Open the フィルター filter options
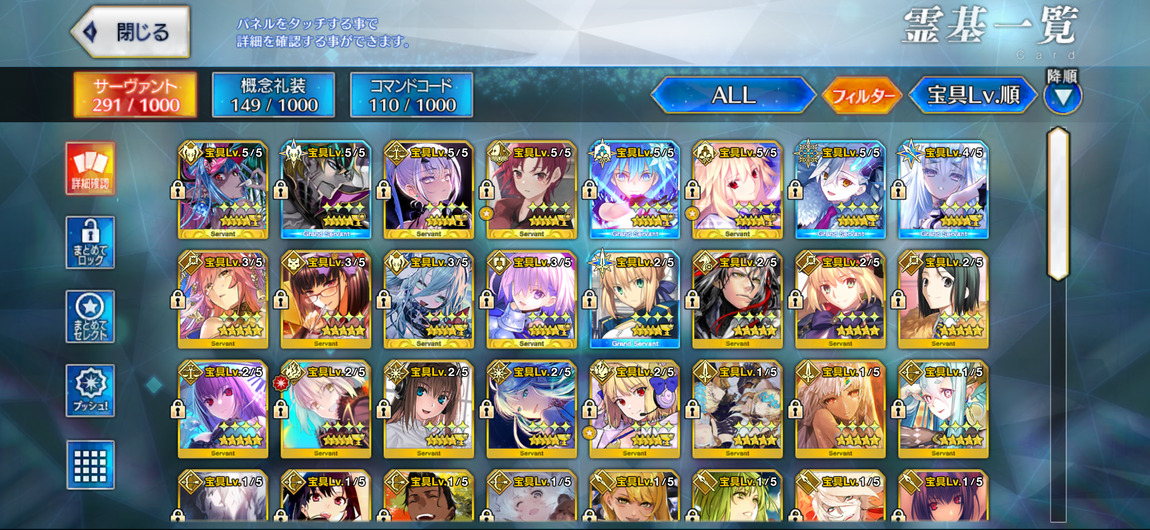Viewport: 1150px width, 530px height. coord(860,96)
